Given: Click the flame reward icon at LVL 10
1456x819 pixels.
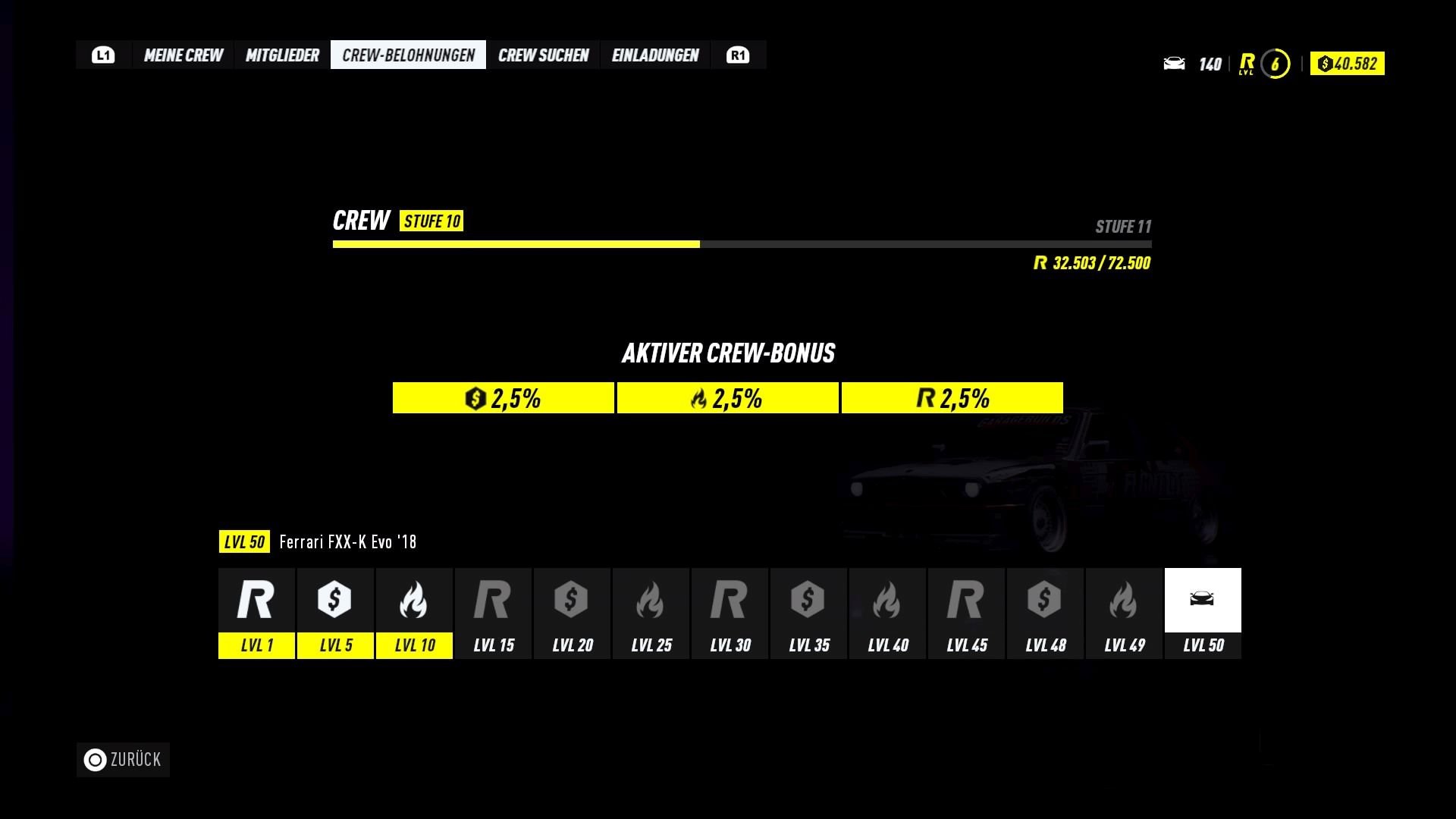Looking at the screenshot, I should (x=414, y=600).
